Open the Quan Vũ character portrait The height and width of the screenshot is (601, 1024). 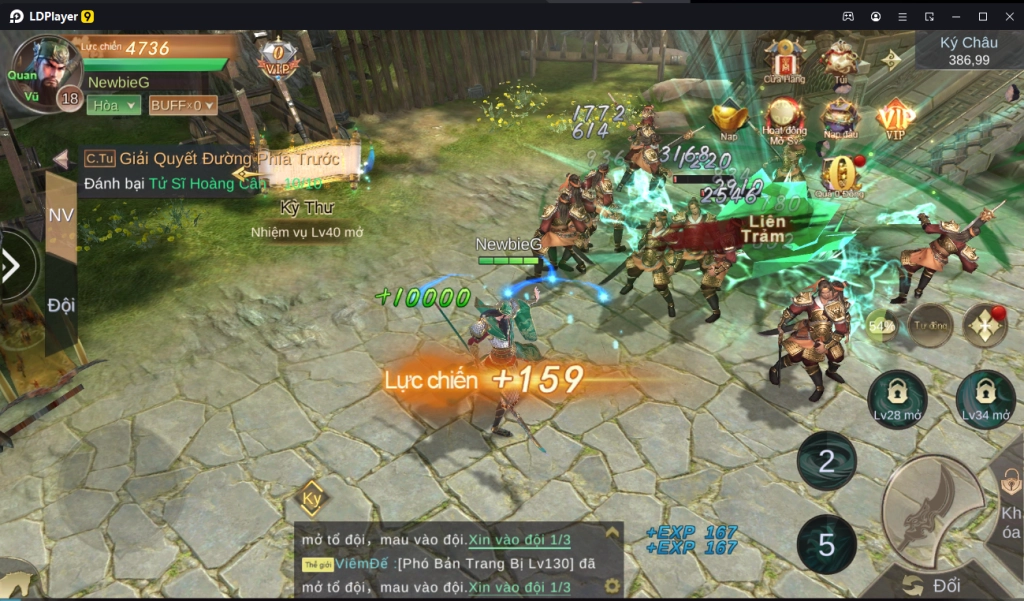(x=42, y=72)
